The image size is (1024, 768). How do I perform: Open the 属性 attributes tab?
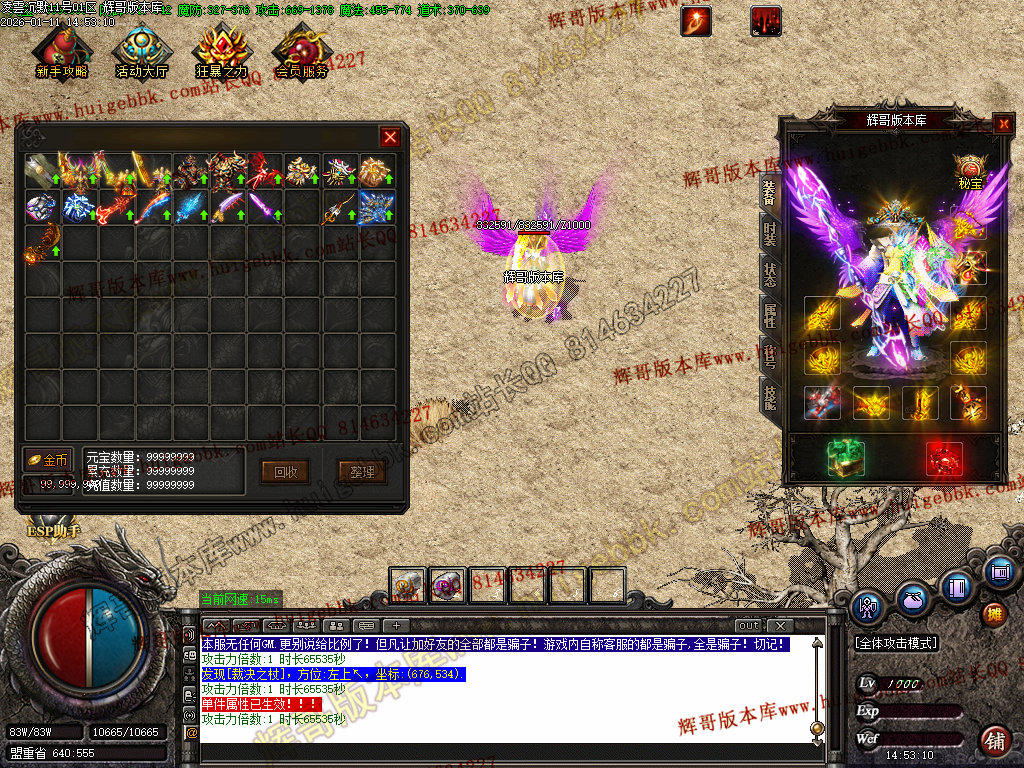coord(770,316)
